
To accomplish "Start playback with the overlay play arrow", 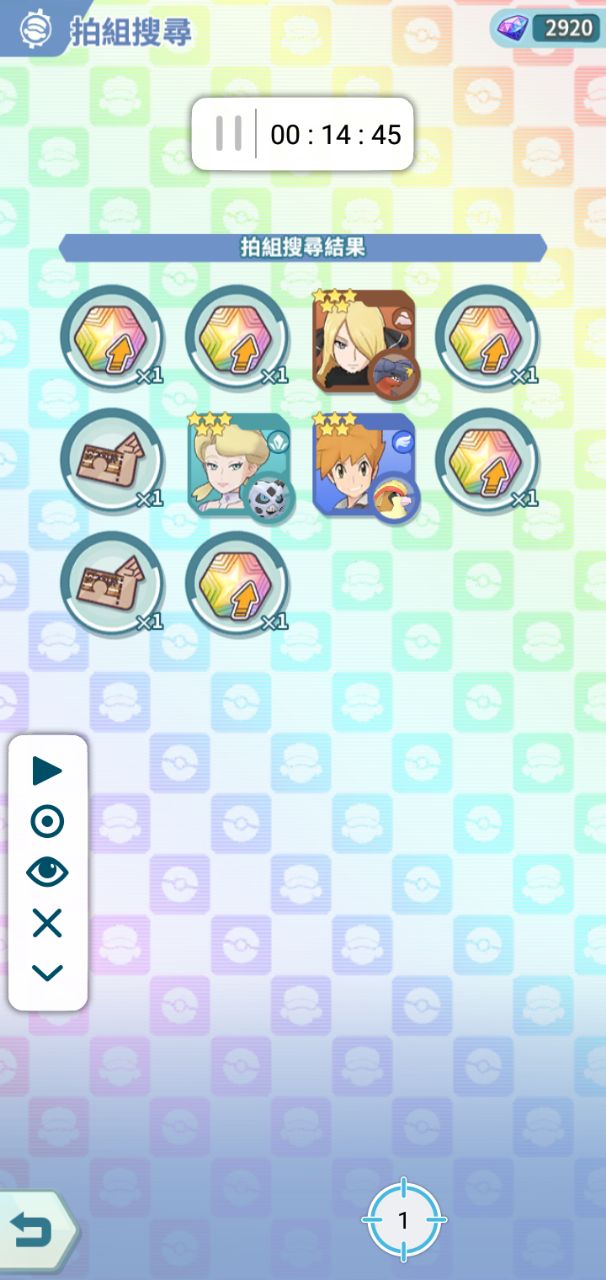I will coord(47,771).
